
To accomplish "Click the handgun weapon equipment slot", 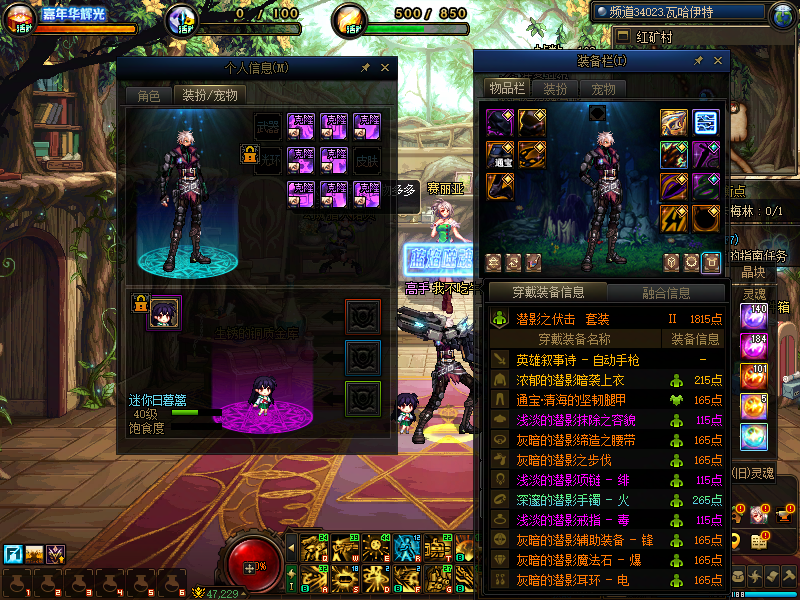I will tap(674, 122).
